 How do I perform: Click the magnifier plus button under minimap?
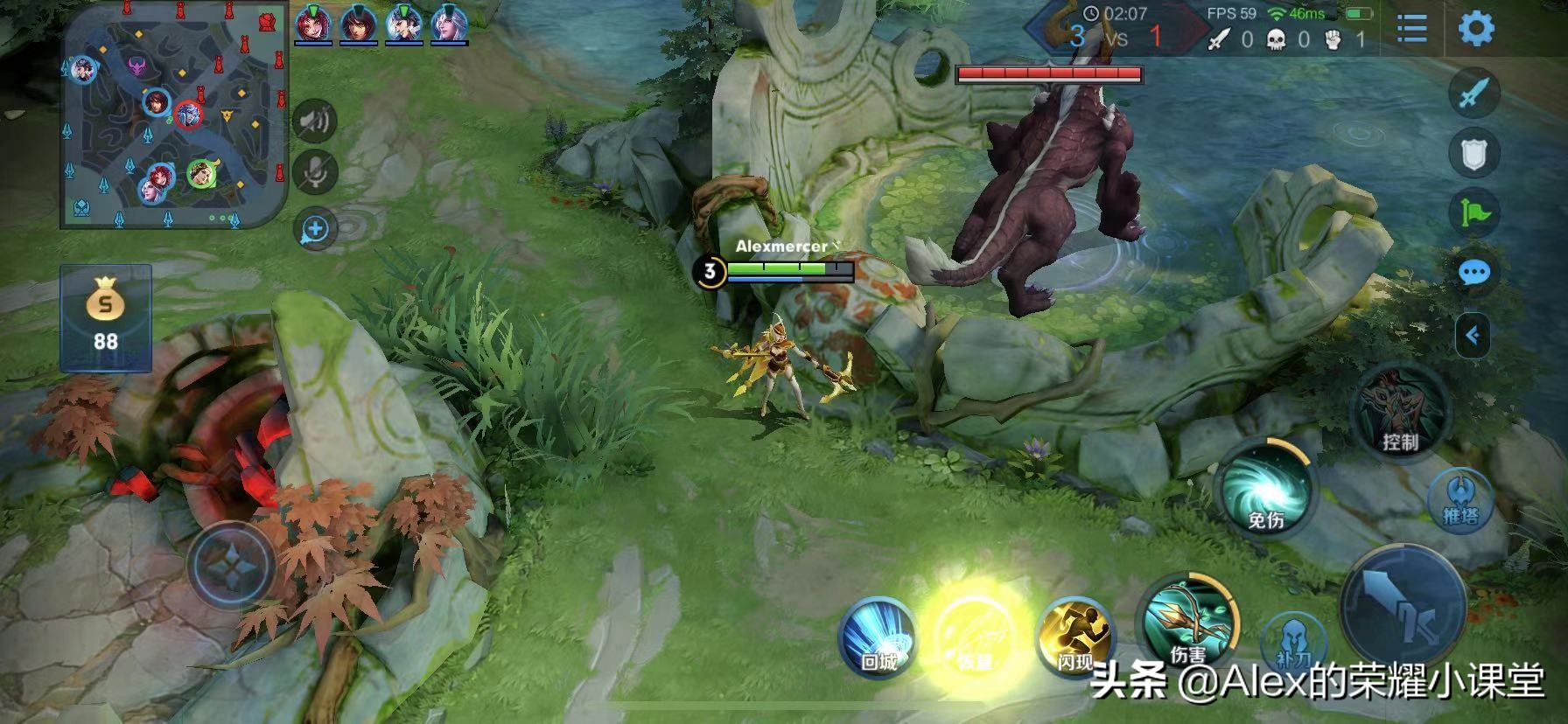[315, 230]
